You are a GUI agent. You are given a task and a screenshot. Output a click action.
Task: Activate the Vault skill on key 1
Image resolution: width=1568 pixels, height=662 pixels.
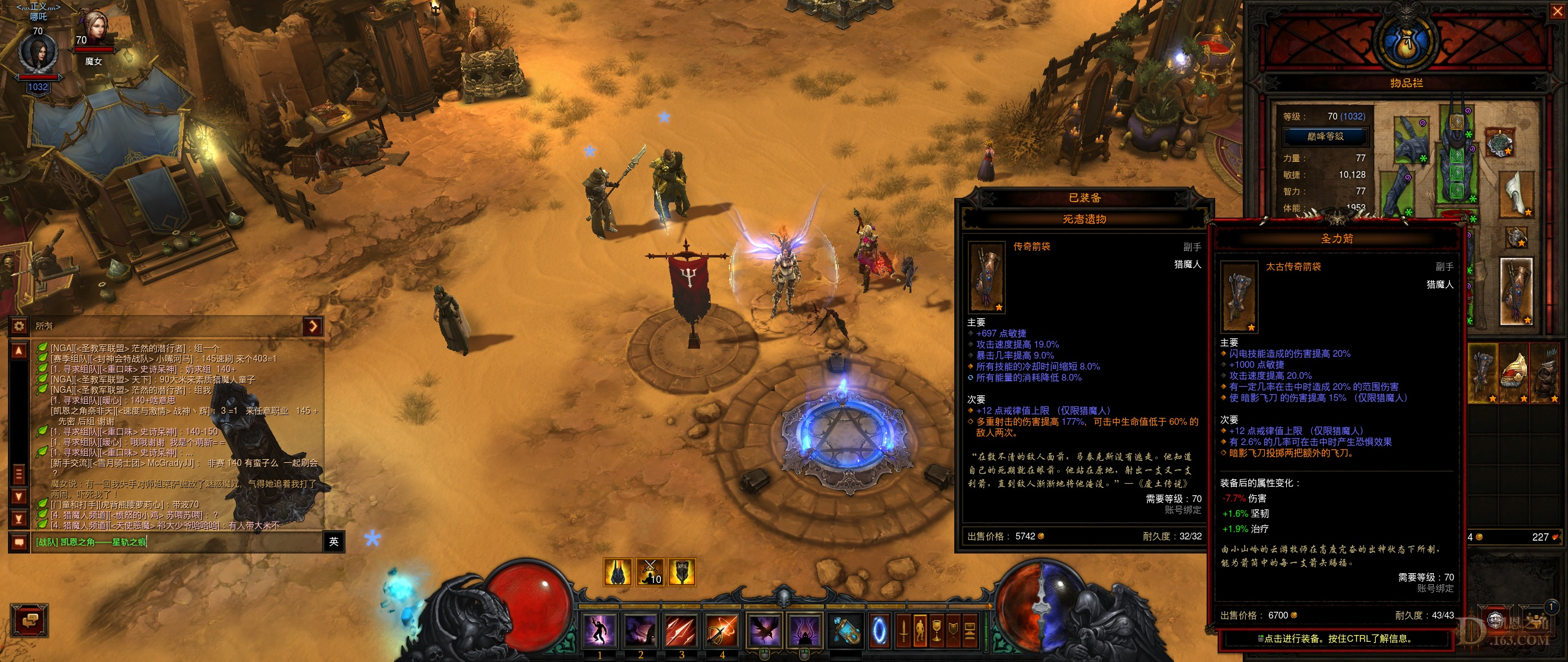(x=600, y=631)
